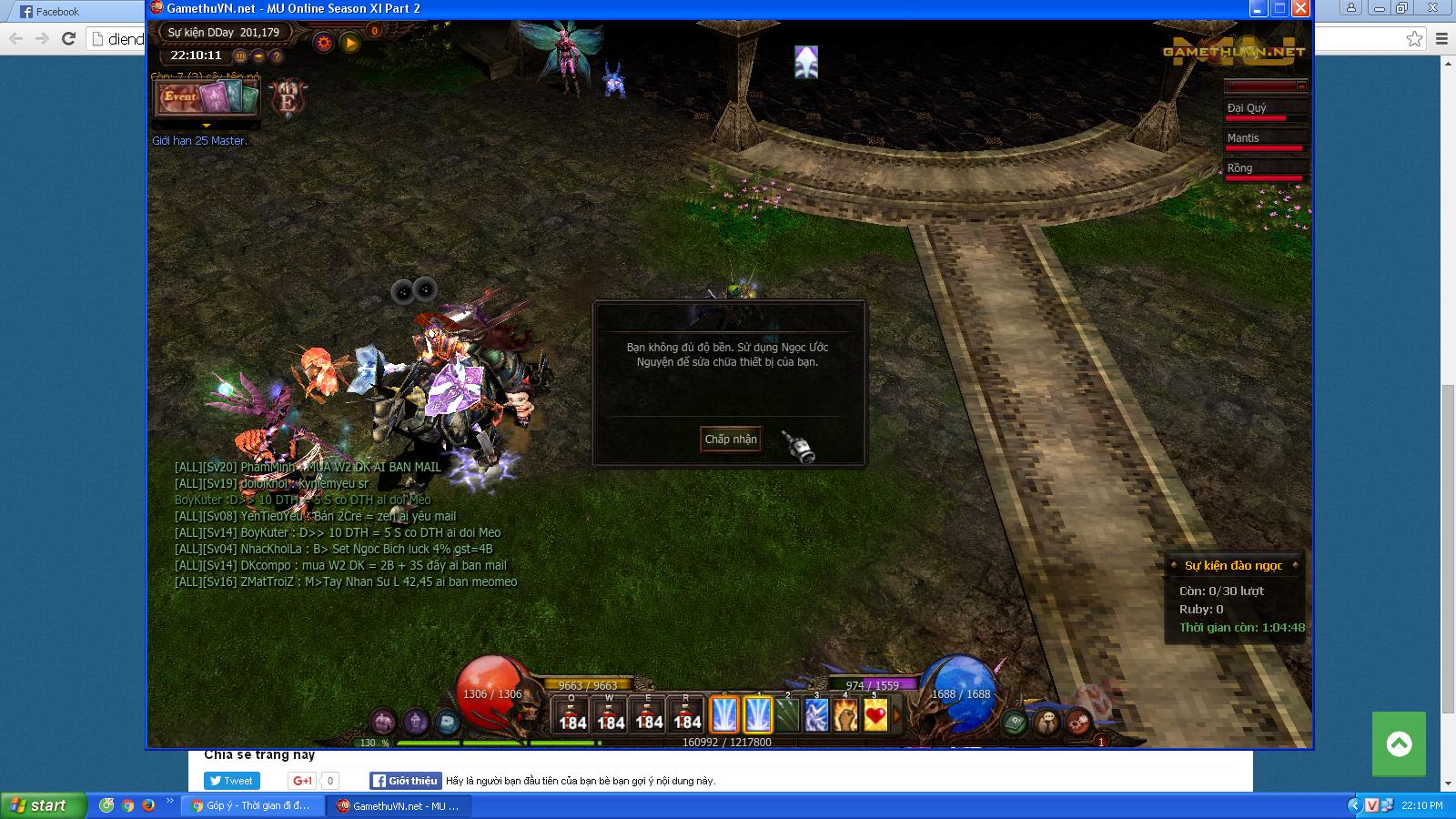This screenshot has width=1456, height=819.
Task: Use the potion in the R slot
Action: coord(687,715)
